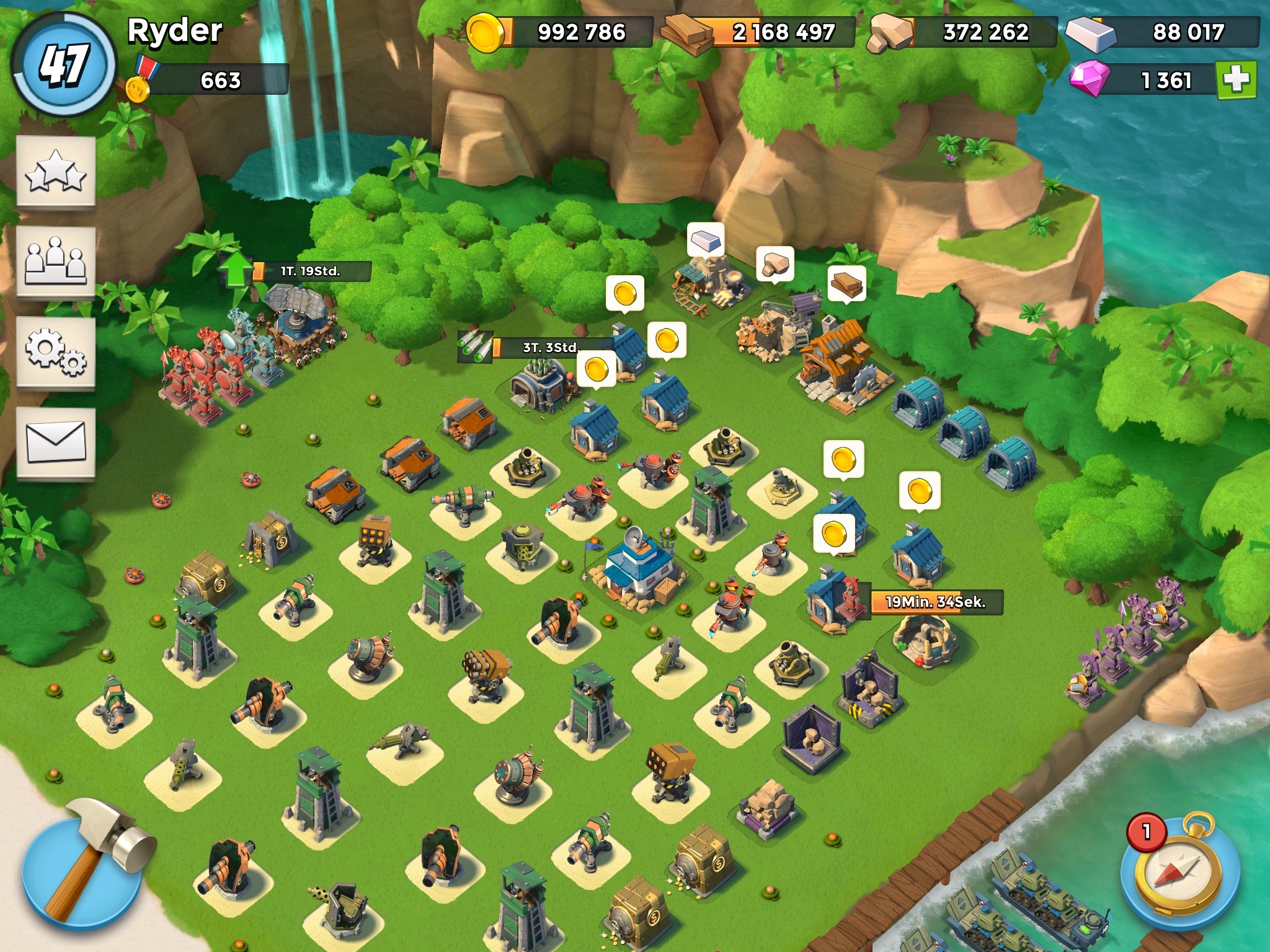Tap the 1T. 19Std. upgrade timer
This screenshot has height=952, width=1270.
[310, 271]
